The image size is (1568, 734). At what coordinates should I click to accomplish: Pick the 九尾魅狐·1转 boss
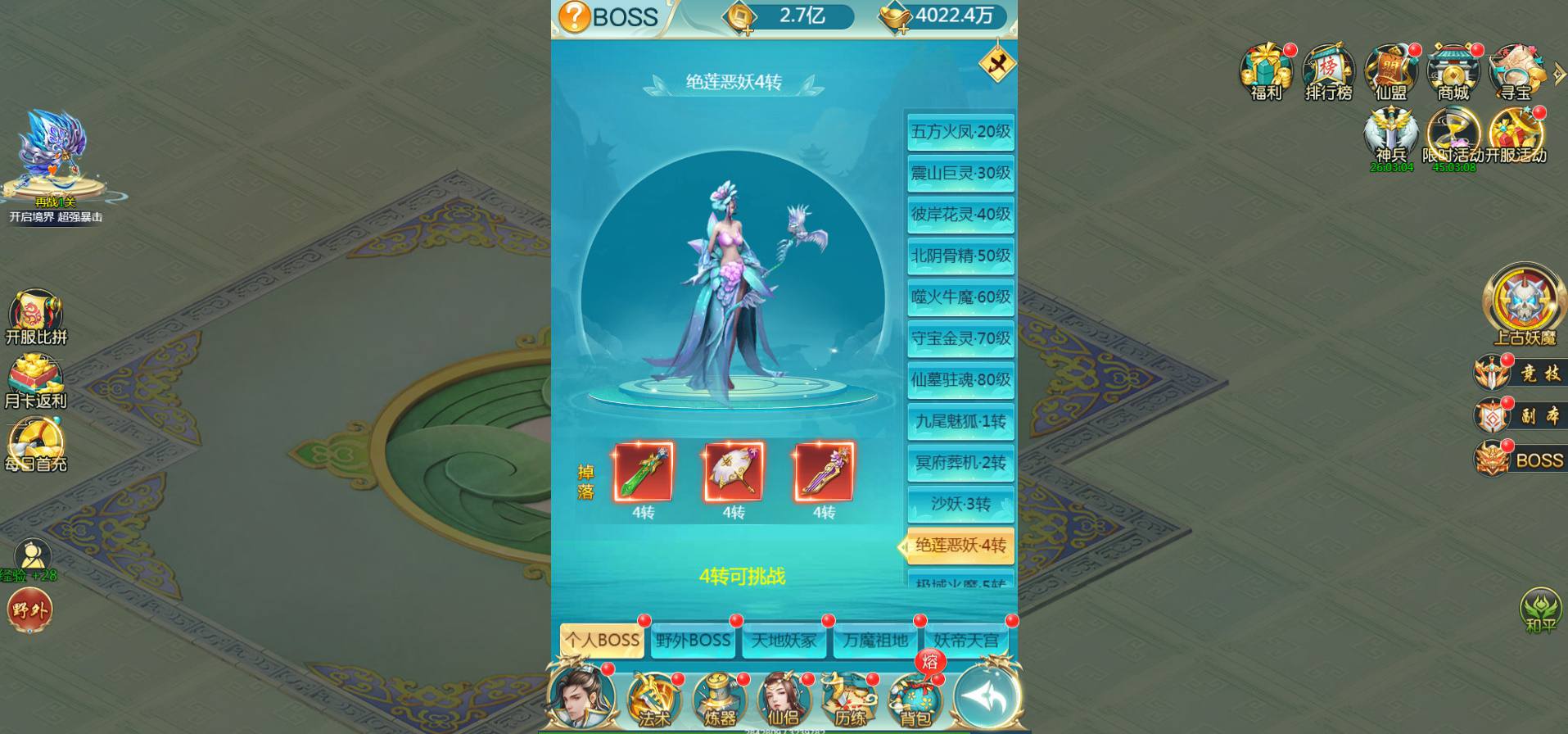click(x=960, y=422)
